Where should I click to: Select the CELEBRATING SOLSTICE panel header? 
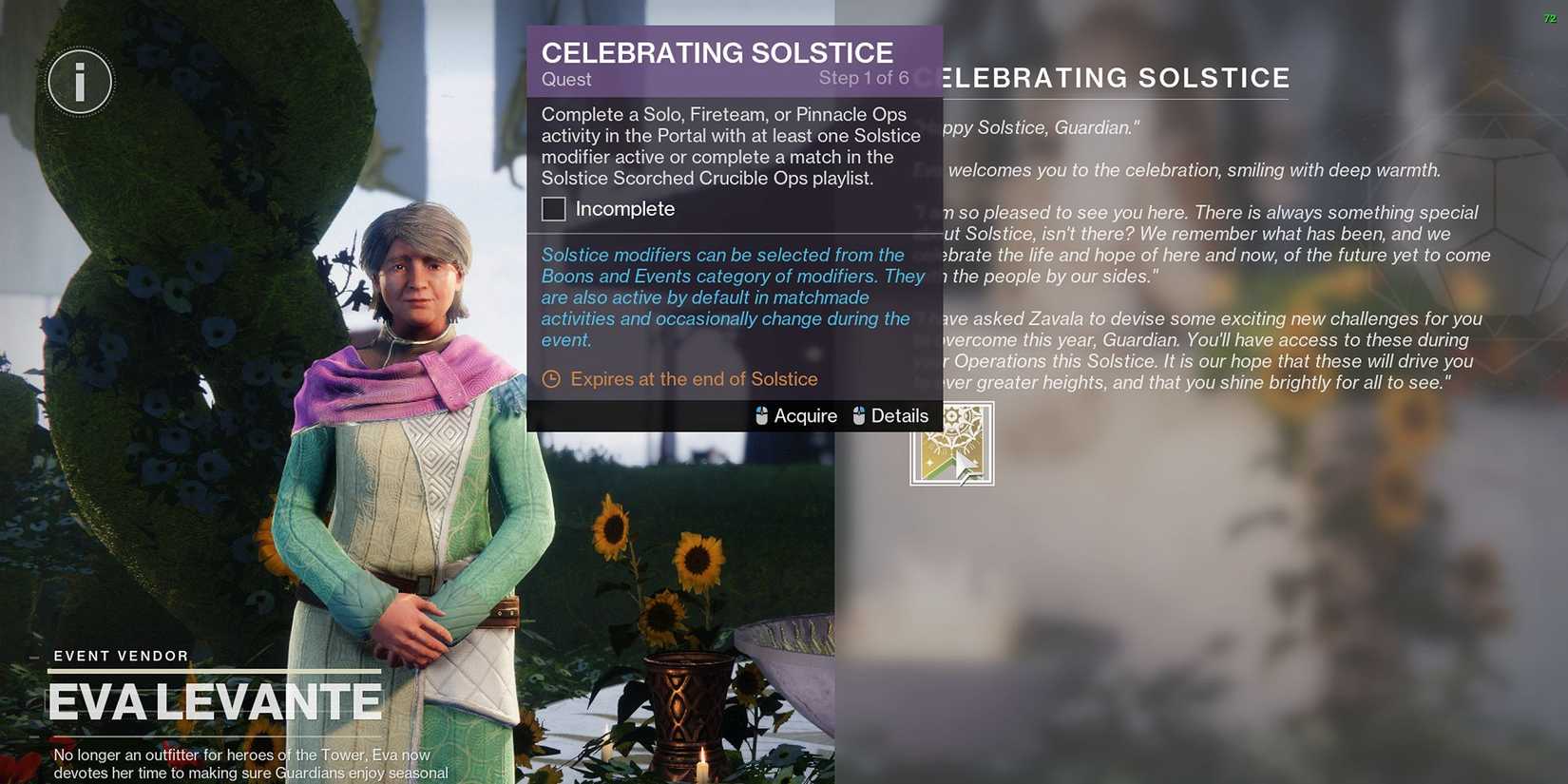click(x=716, y=53)
